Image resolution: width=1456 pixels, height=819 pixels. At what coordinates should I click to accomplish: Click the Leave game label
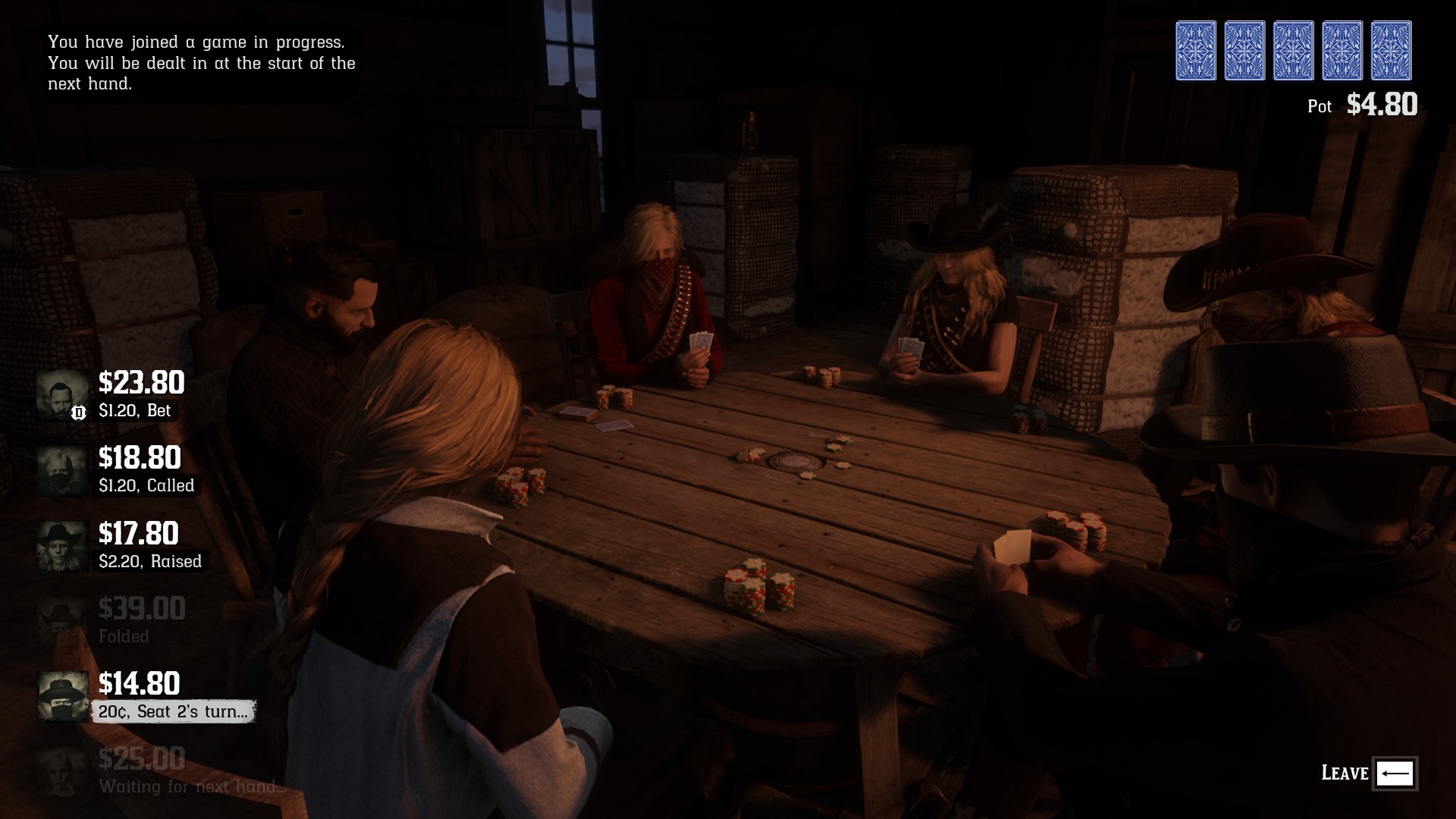(1345, 773)
